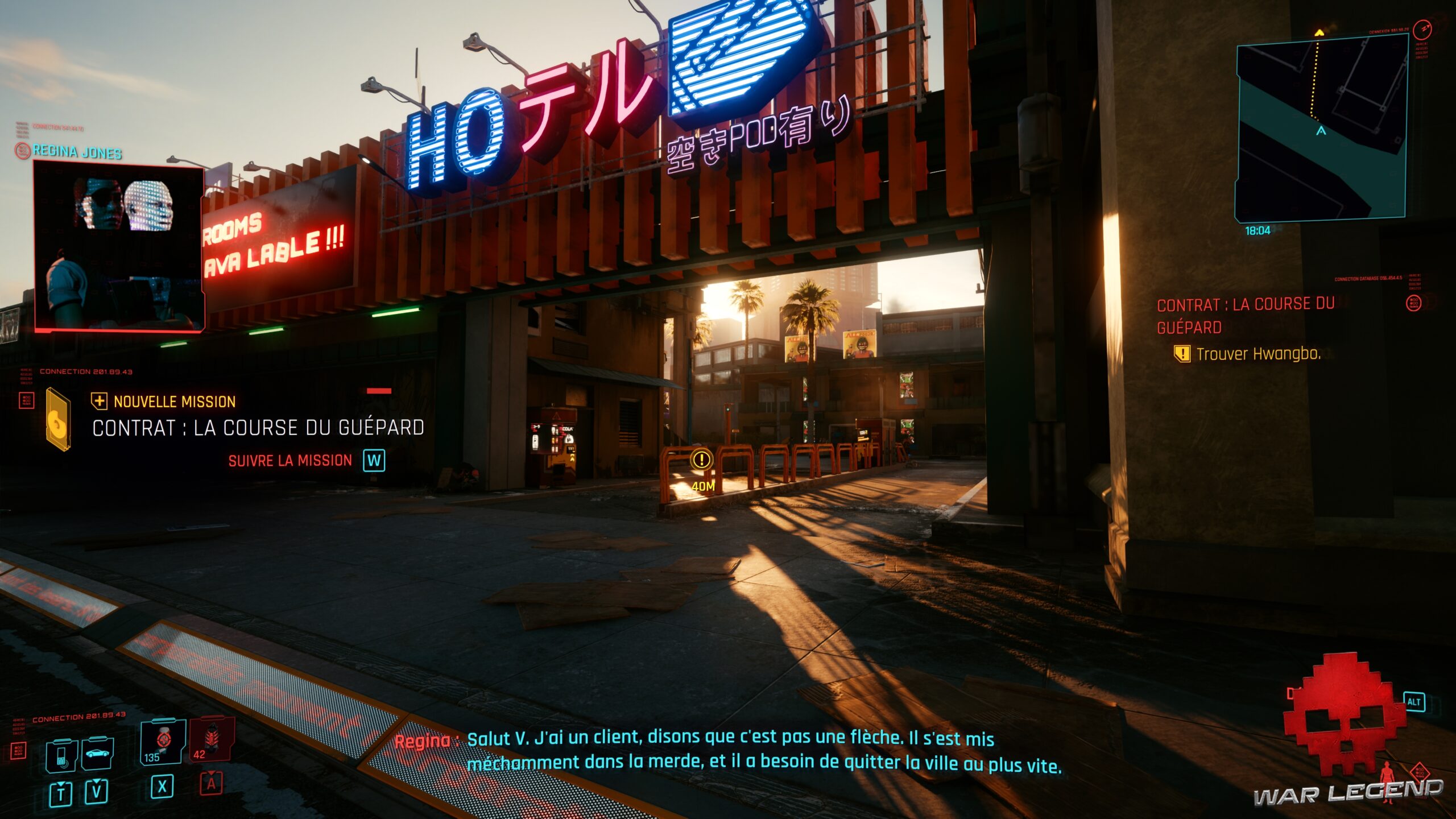Screen dimensions: 1456x819
Task: Click the yellow objective arrow above the minimap
Action: click(x=1319, y=33)
